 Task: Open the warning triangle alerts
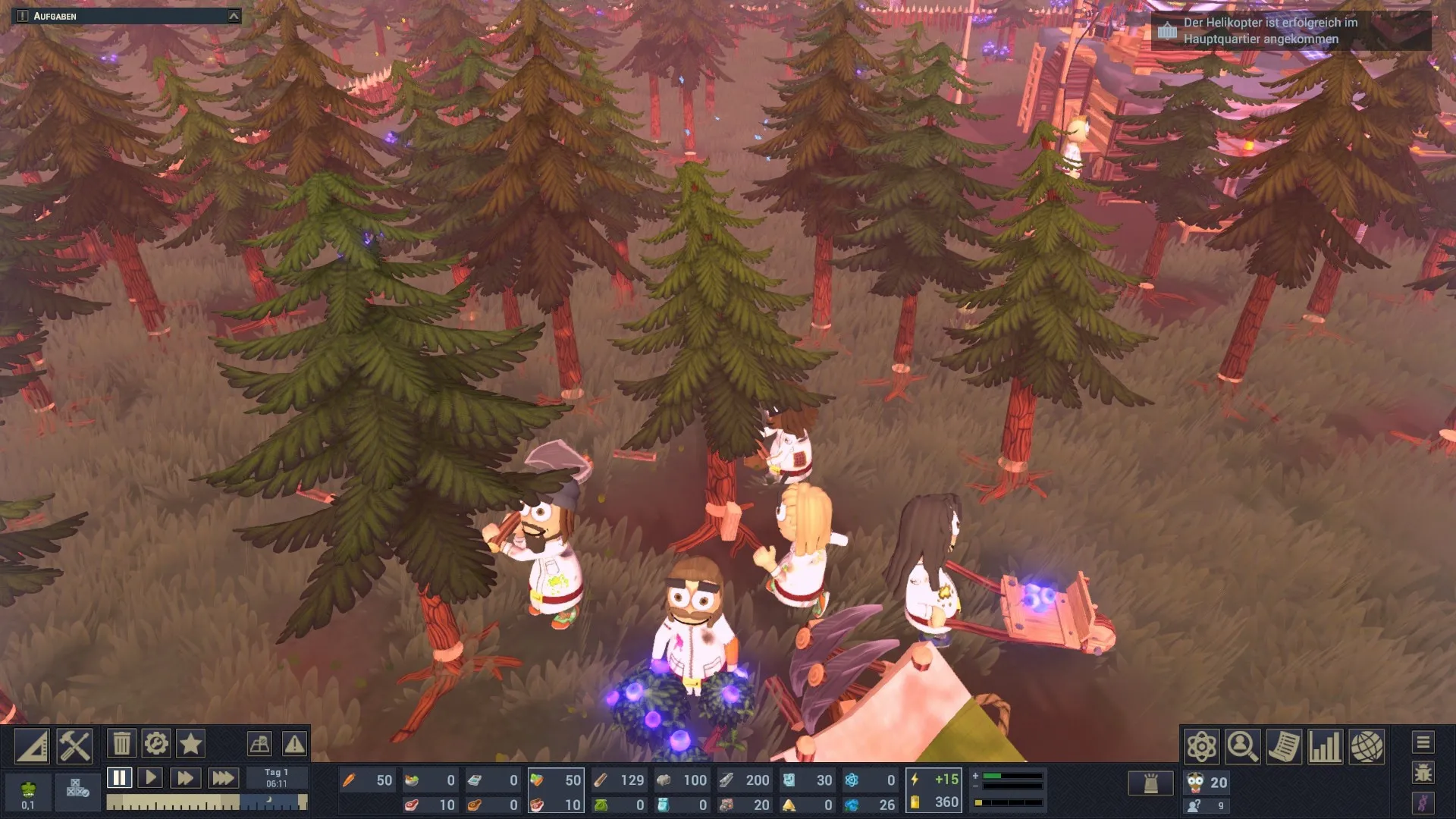coord(294,744)
